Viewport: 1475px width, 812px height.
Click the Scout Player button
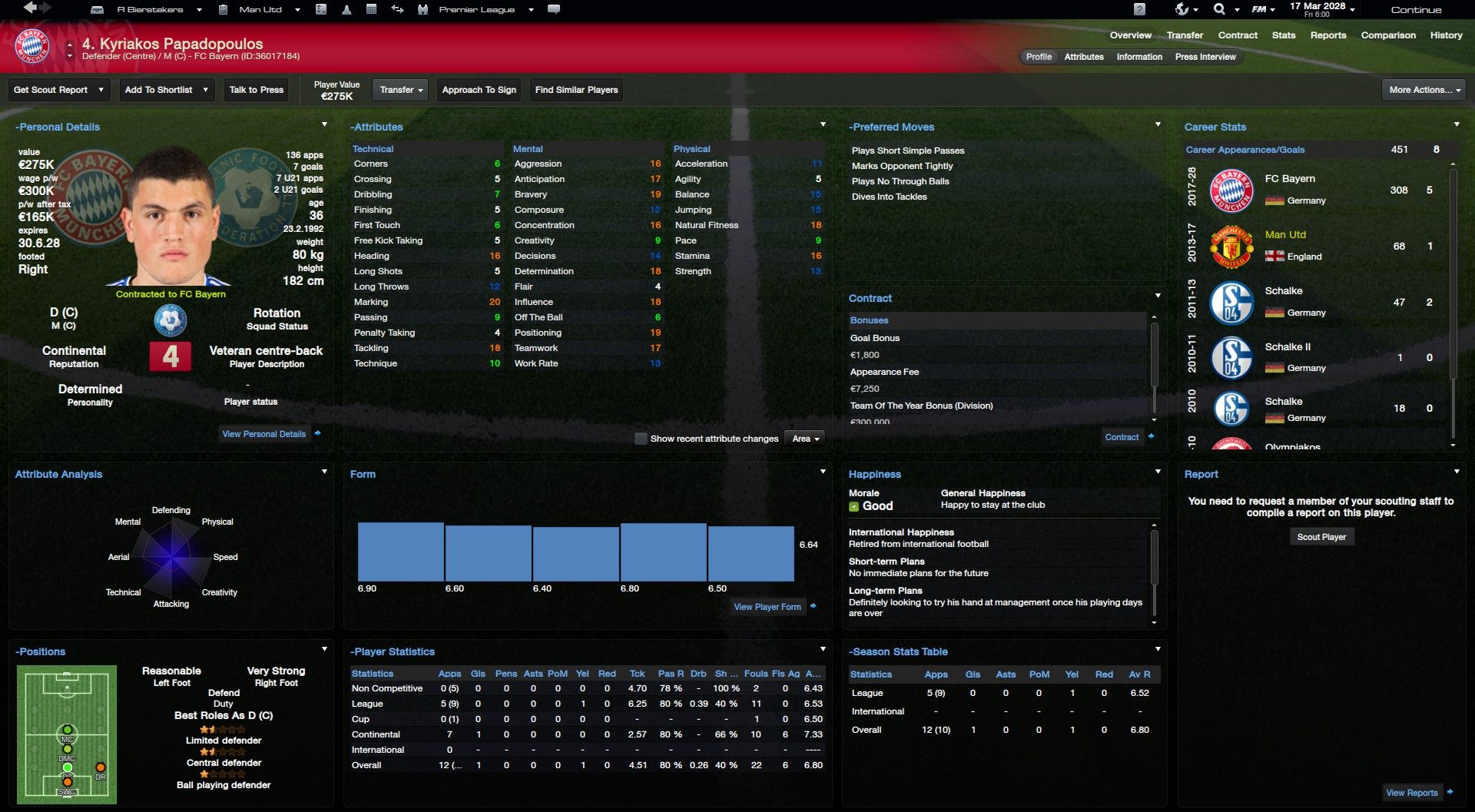[1321, 537]
